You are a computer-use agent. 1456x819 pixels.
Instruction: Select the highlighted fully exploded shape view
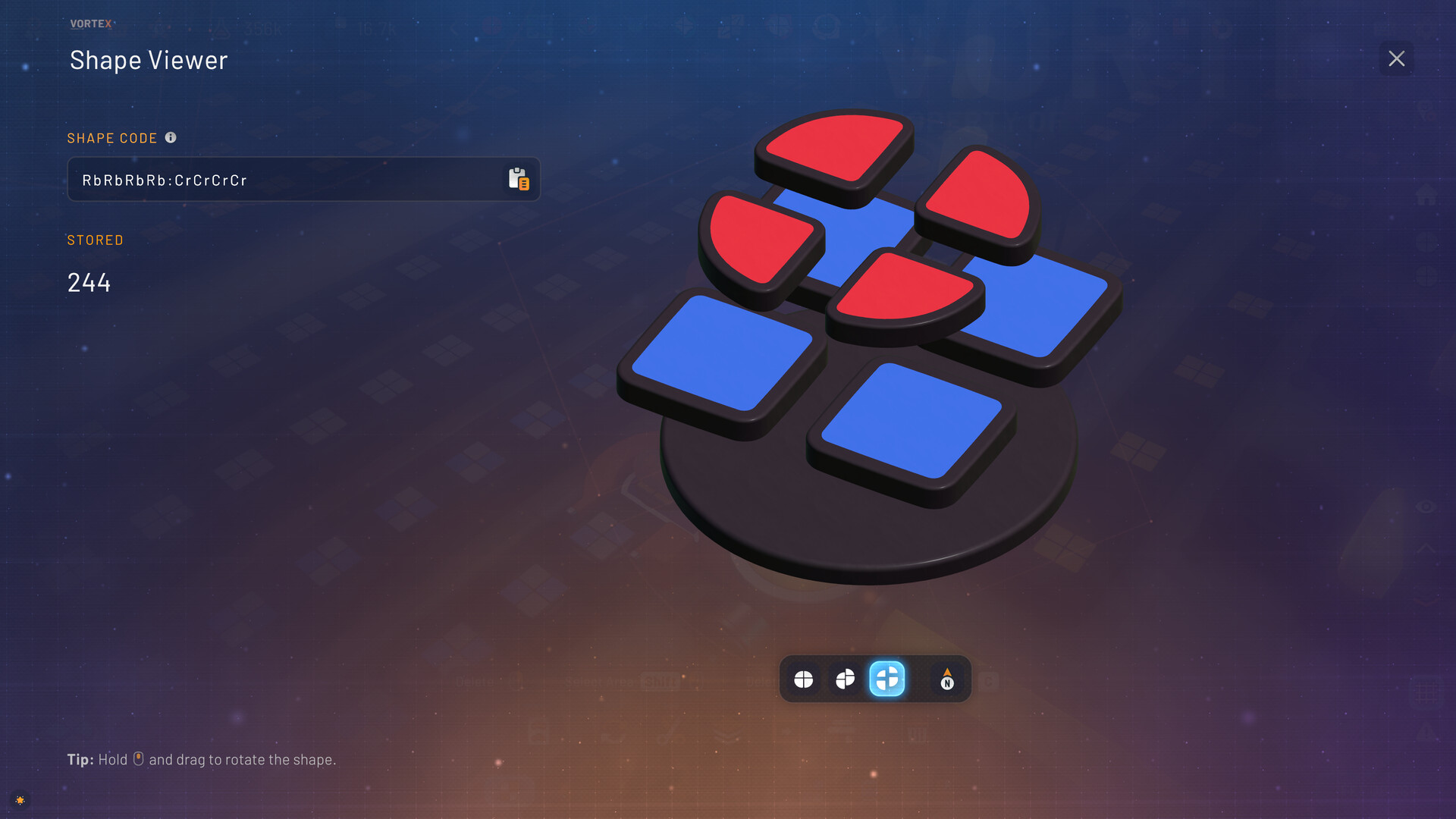click(x=886, y=679)
